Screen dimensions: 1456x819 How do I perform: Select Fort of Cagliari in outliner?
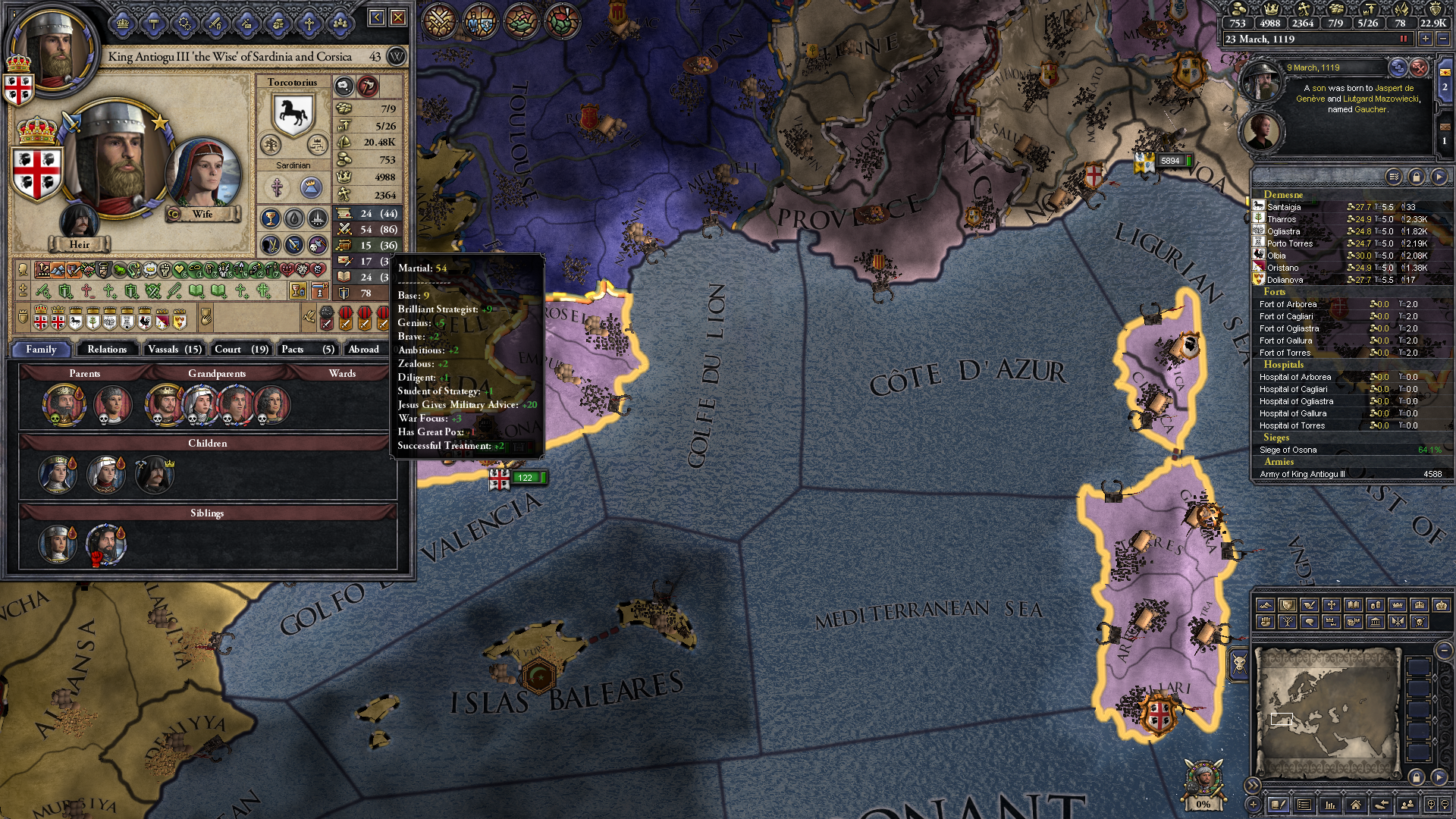pos(1286,316)
